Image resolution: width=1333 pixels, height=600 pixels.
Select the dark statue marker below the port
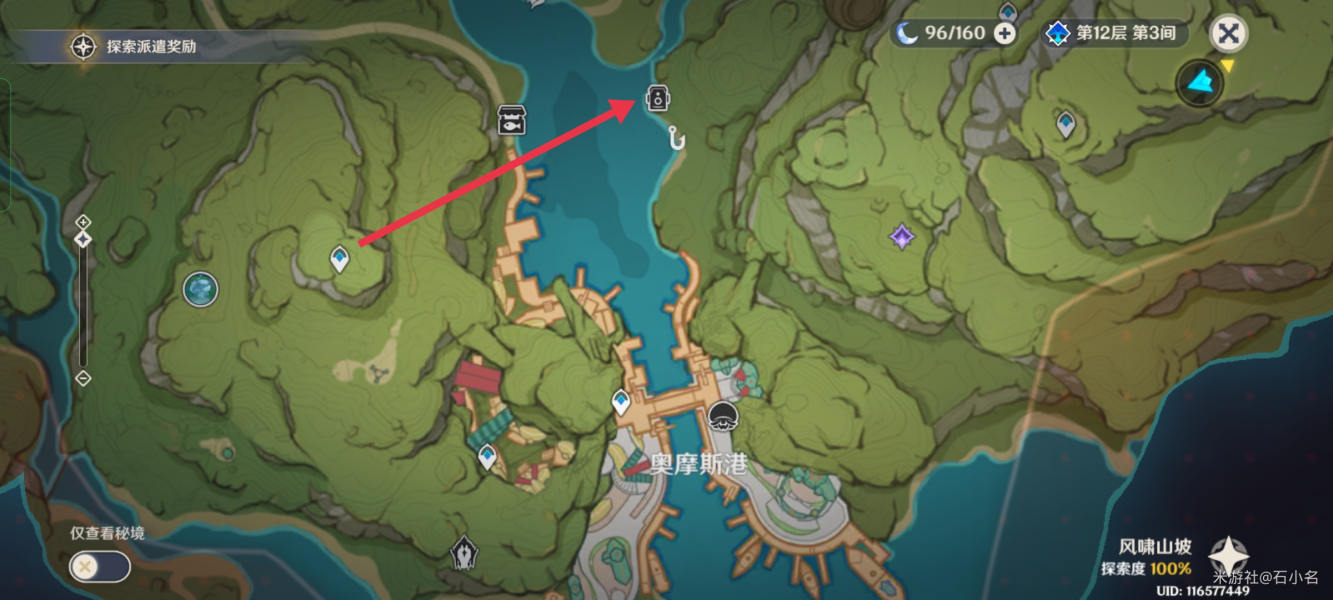462,552
